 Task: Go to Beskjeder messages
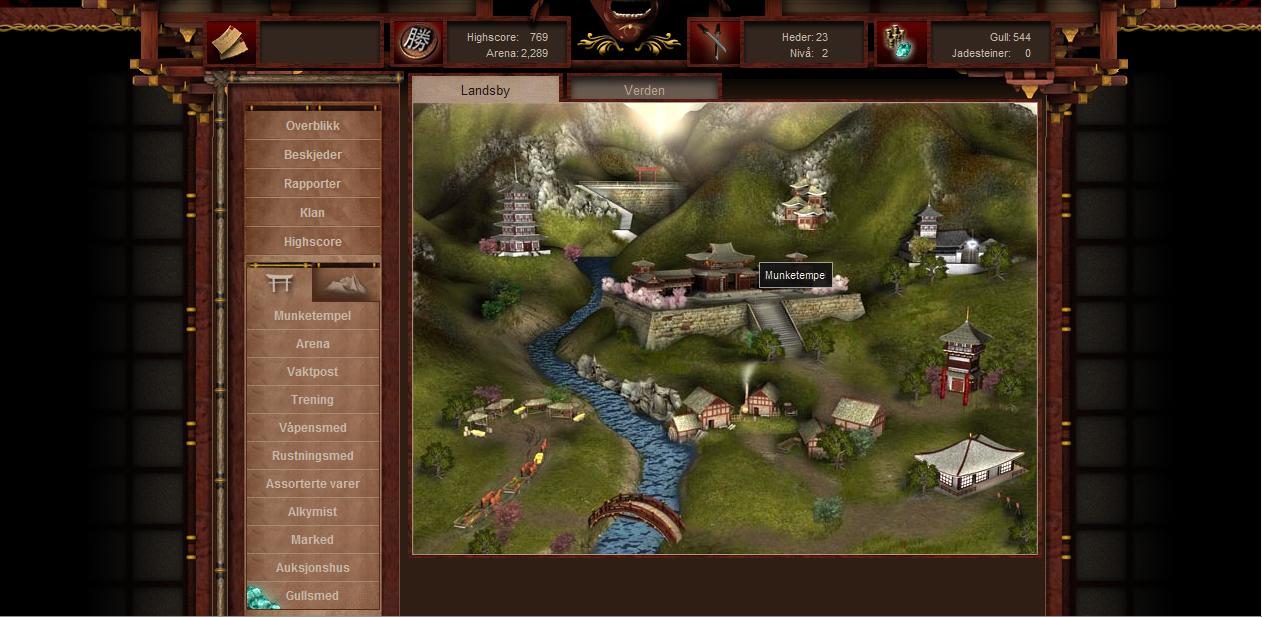coord(312,155)
